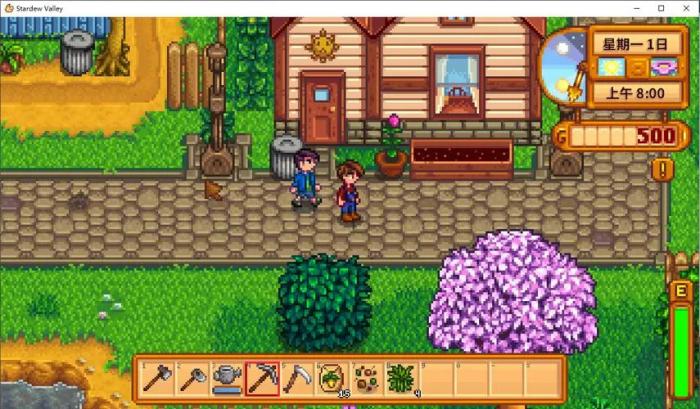Equip the watering can
Image resolution: width=700 pixels, height=409 pixels.
point(227,377)
